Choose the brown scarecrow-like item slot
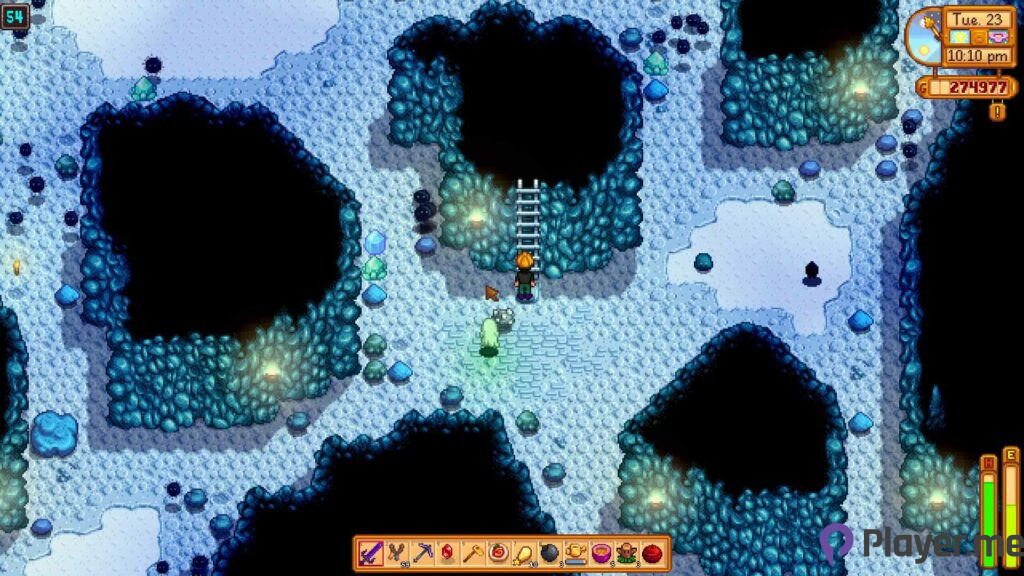The width and height of the screenshot is (1024, 576). (626, 553)
